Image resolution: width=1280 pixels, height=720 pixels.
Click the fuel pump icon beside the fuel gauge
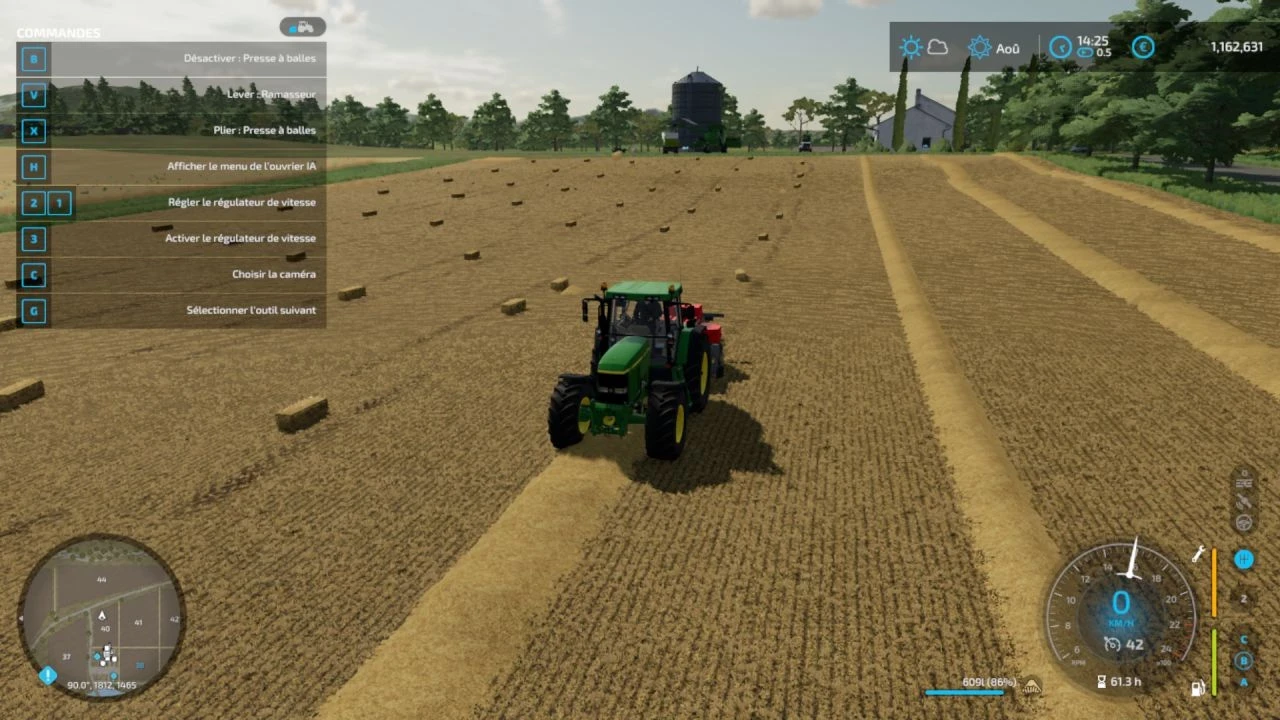tap(1197, 687)
